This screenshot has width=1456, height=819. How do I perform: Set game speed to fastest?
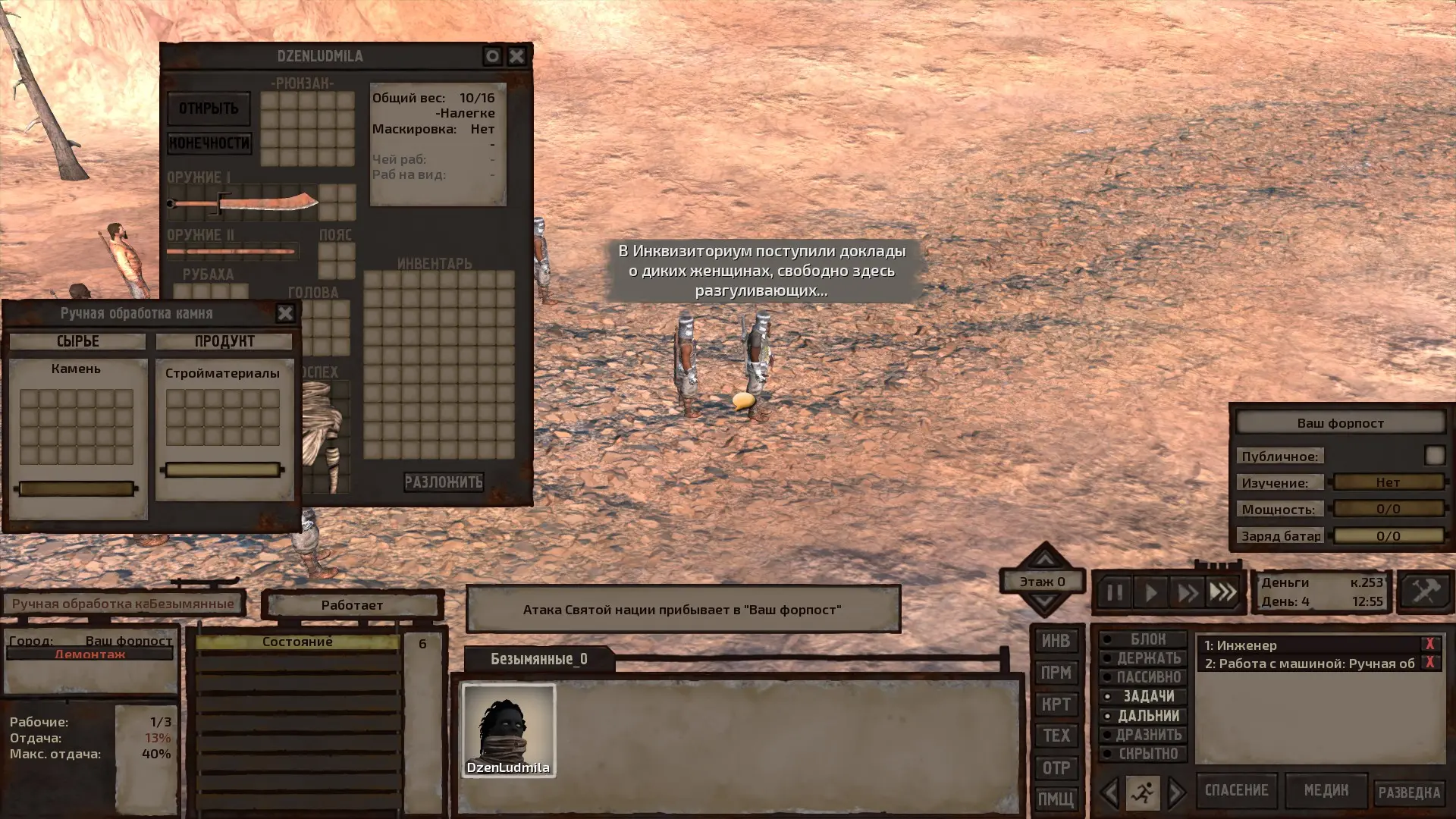[x=1223, y=592]
